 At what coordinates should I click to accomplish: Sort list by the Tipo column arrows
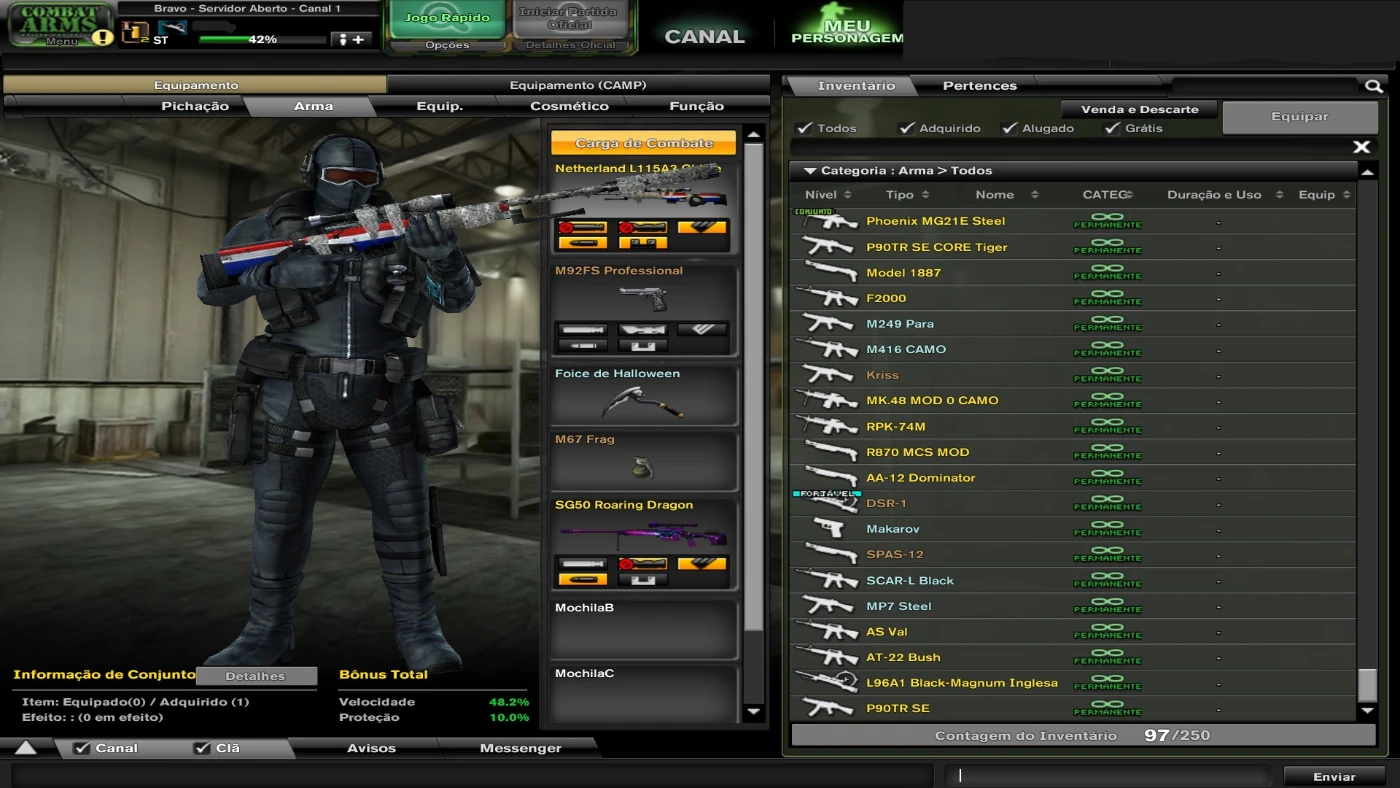[x=925, y=194]
